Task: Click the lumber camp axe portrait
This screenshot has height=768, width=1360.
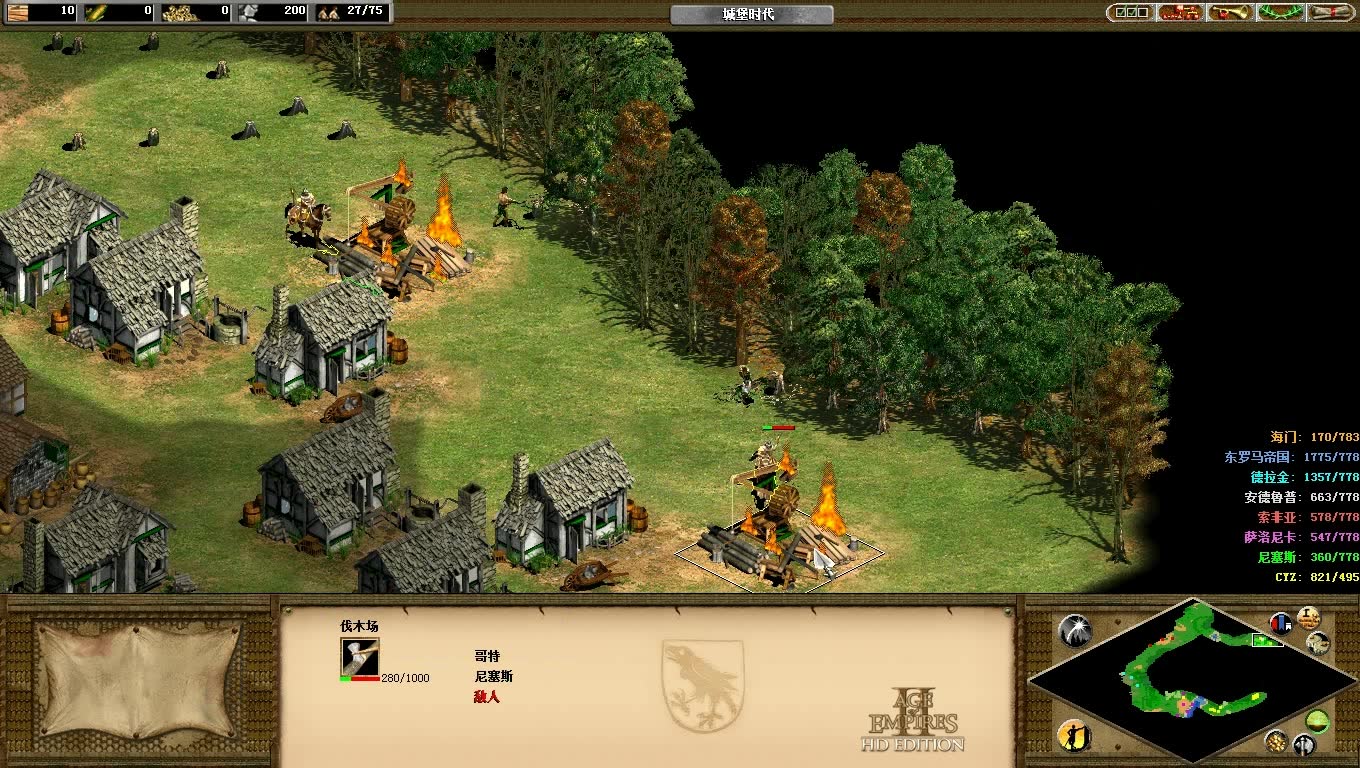Action: point(359,657)
